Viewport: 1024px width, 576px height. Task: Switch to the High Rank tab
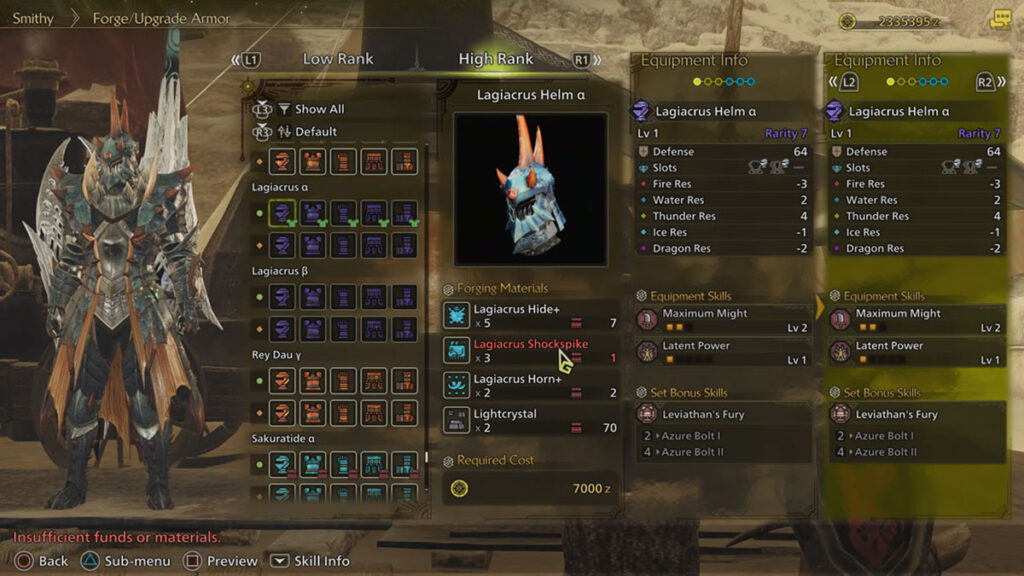click(495, 59)
